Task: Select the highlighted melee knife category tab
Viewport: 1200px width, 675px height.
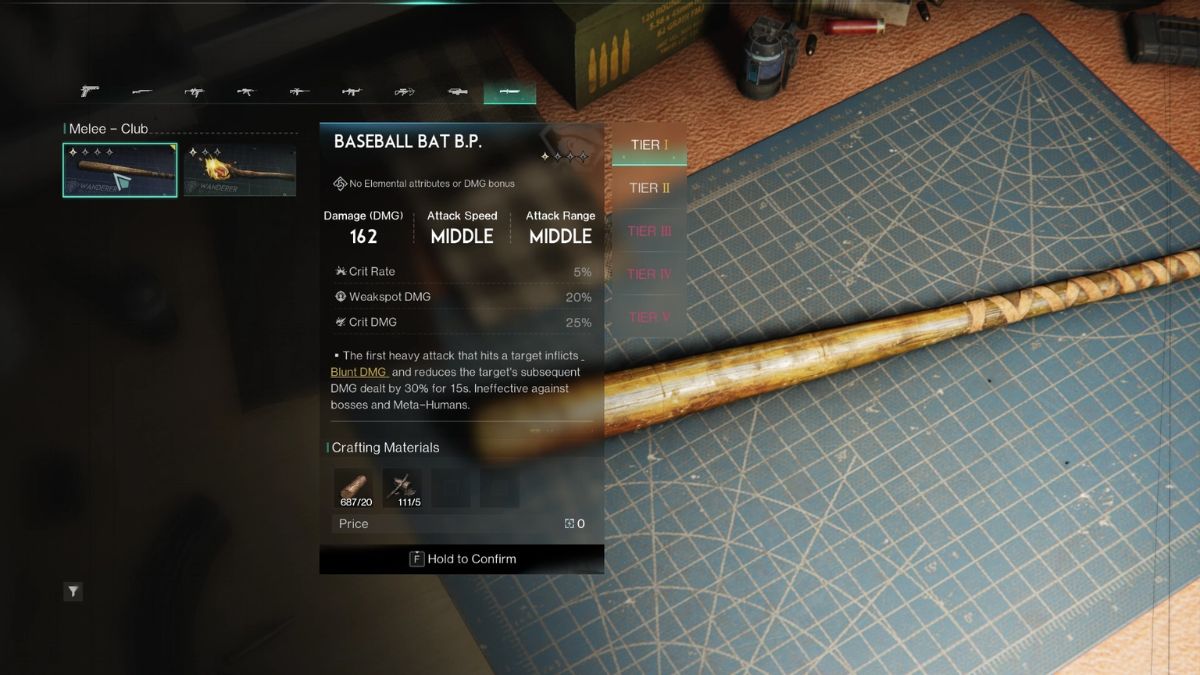Action: point(510,92)
